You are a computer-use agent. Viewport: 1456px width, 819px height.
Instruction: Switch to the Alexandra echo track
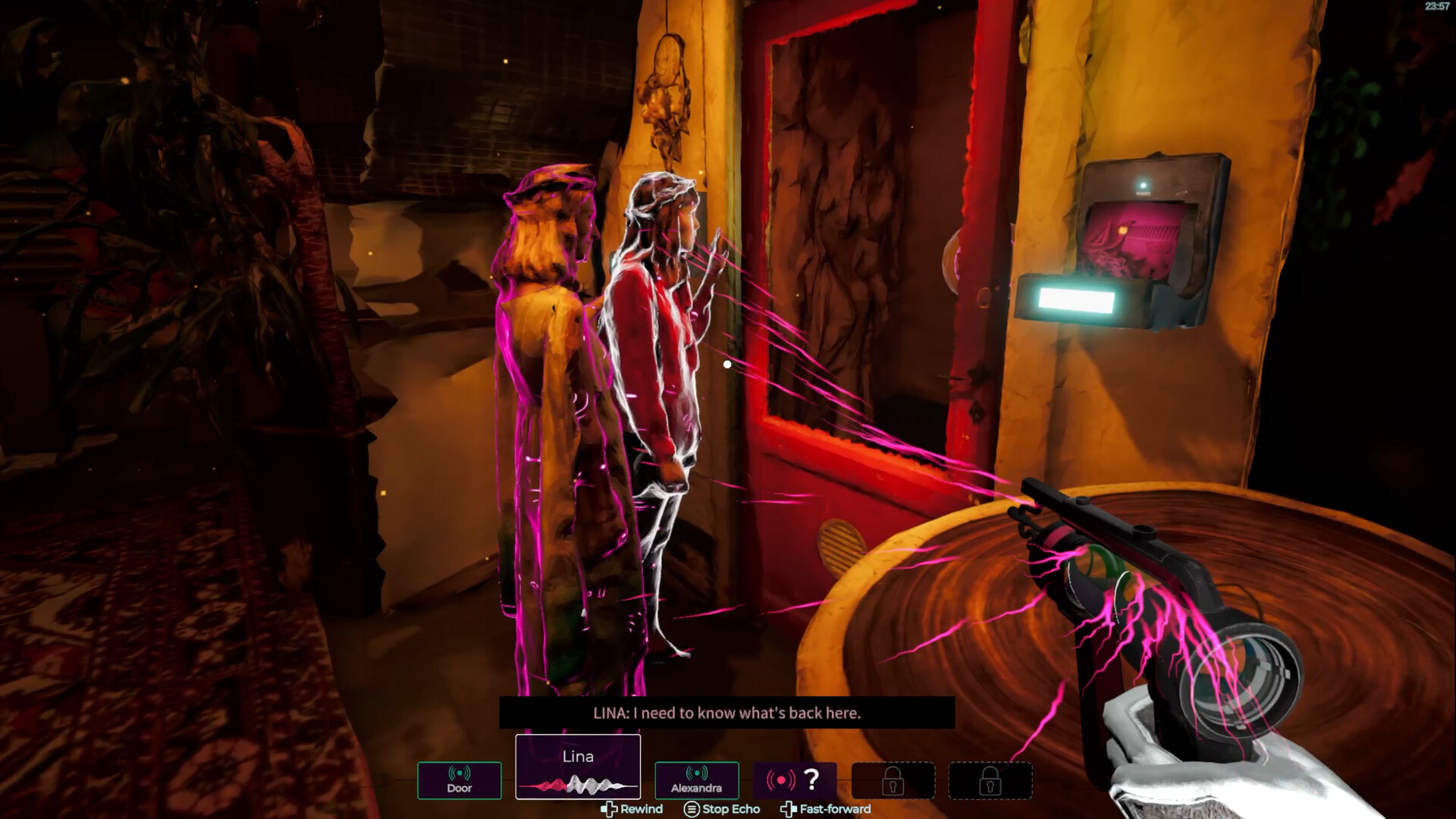pyautogui.click(x=696, y=781)
